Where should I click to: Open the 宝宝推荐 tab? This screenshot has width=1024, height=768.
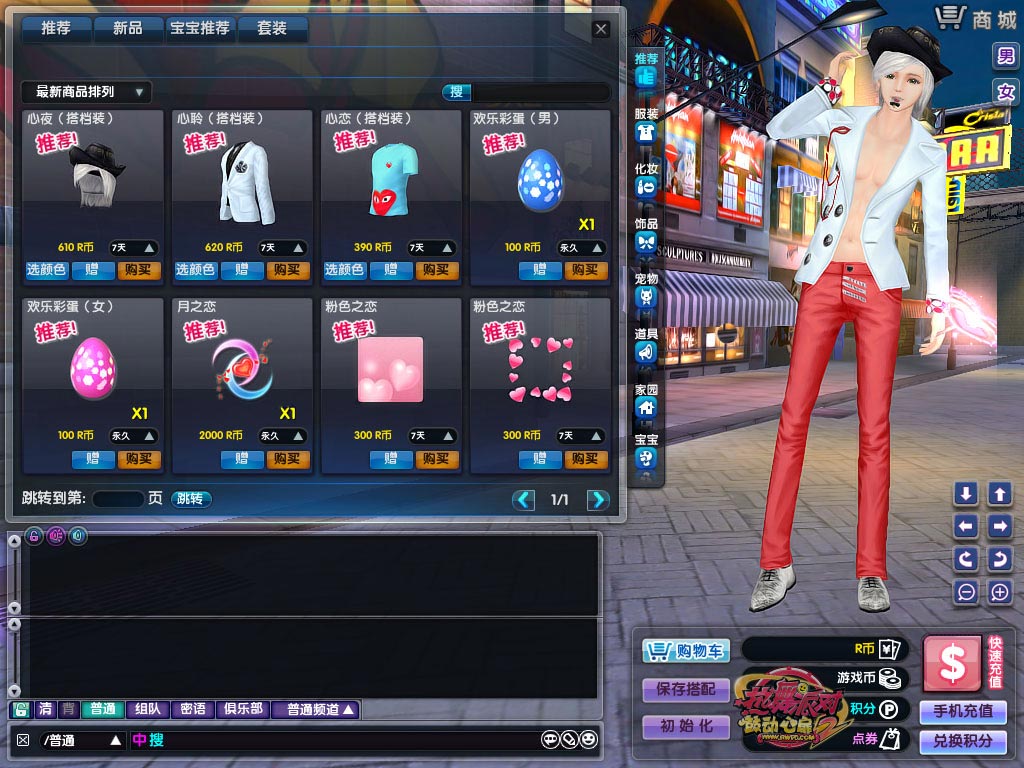click(x=200, y=29)
